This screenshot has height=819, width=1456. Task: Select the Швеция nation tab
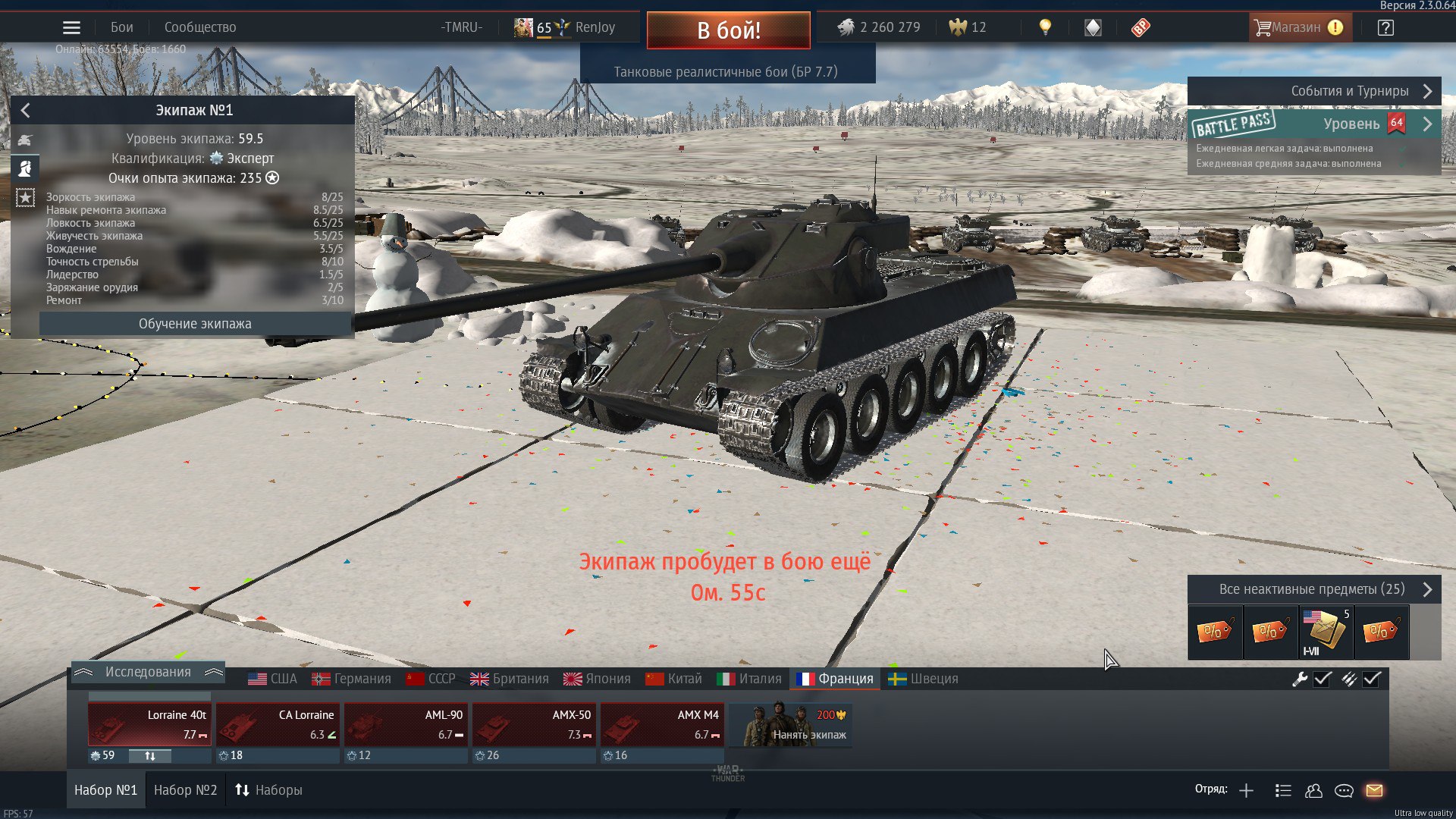point(924,679)
